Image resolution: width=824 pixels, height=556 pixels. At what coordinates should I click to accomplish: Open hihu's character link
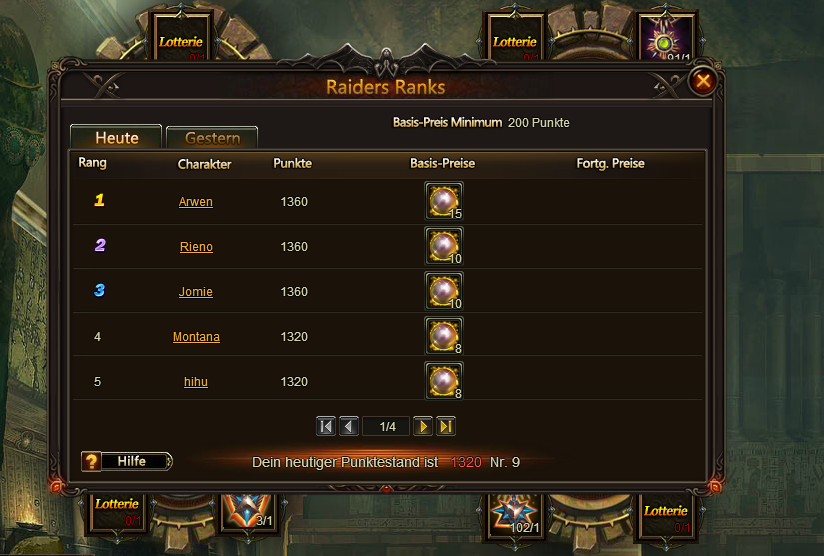click(196, 382)
